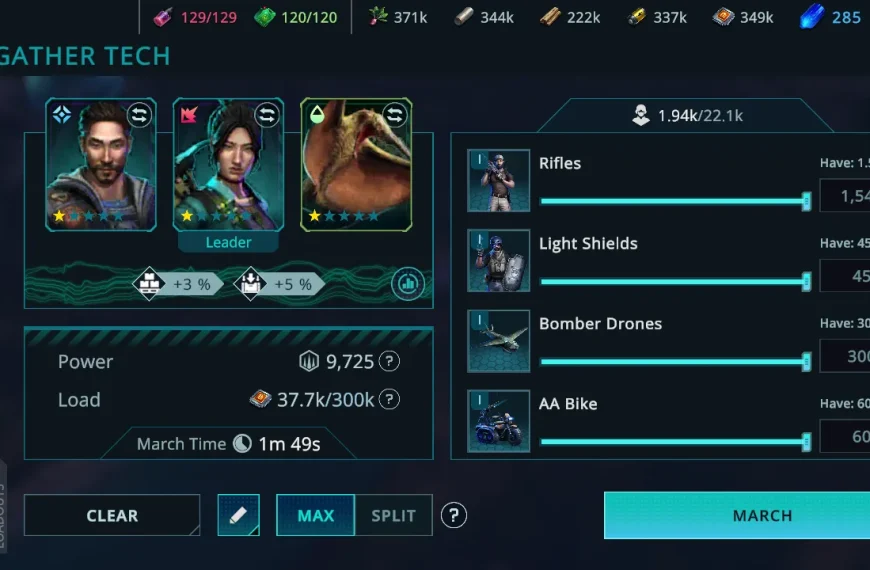Click the help icon beside SPLIT

454,515
